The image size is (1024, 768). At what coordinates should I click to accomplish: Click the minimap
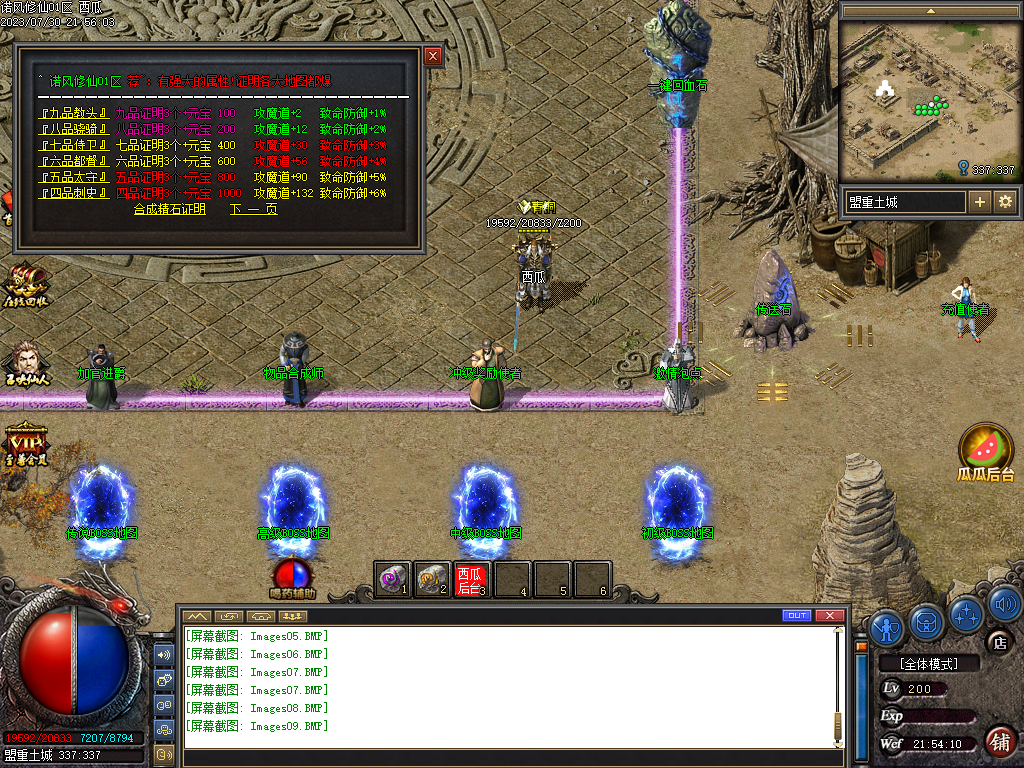[928, 98]
